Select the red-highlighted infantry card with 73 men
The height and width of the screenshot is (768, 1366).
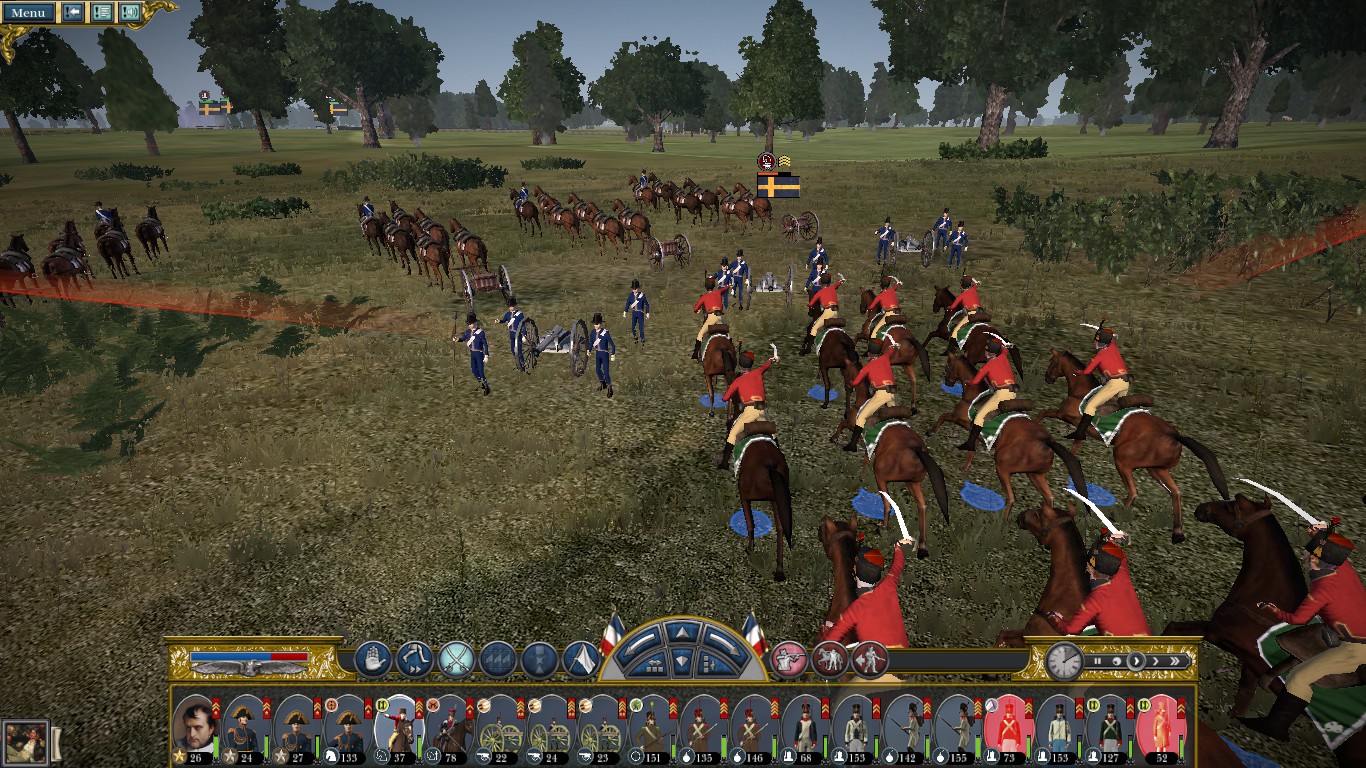click(x=1007, y=725)
